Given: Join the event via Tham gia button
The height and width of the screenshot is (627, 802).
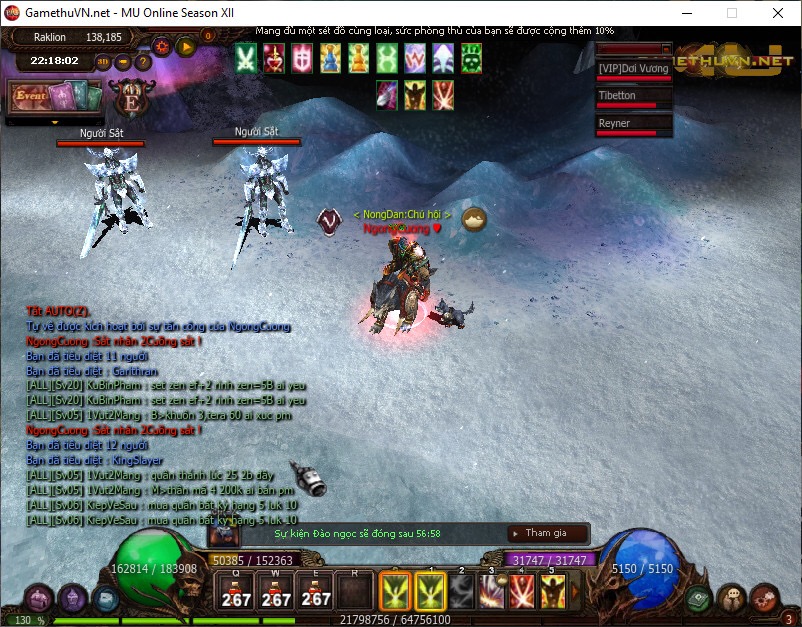Looking at the screenshot, I should (546, 533).
